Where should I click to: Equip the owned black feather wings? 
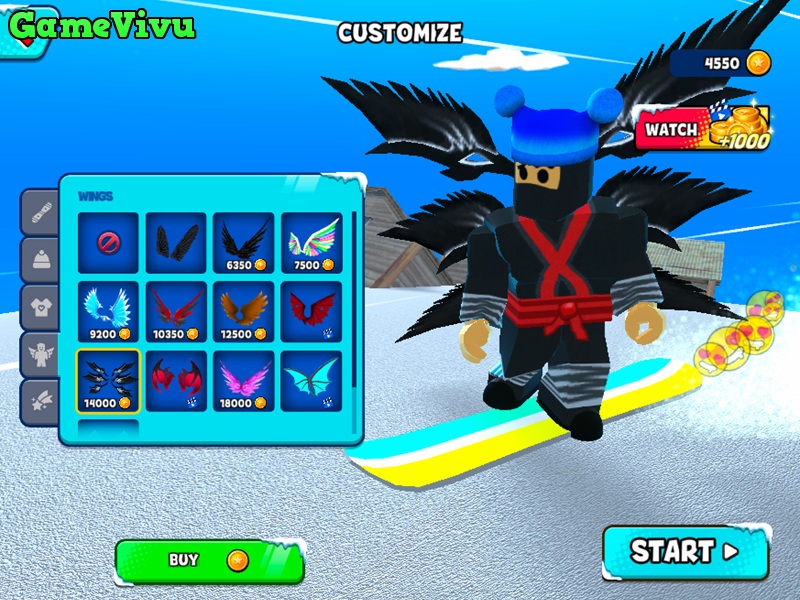176,242
